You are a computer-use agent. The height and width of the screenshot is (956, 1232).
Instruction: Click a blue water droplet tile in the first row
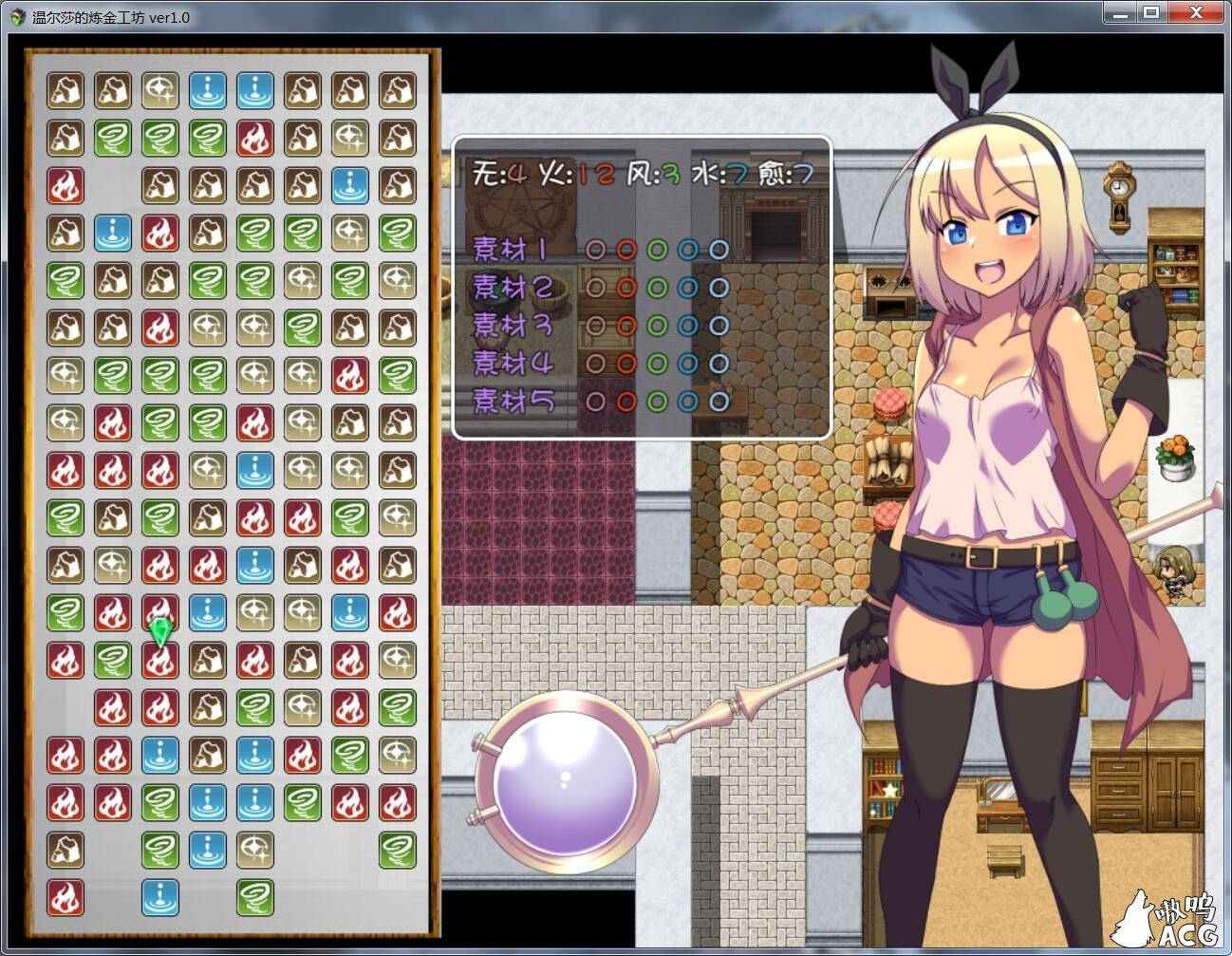[208, 90]
